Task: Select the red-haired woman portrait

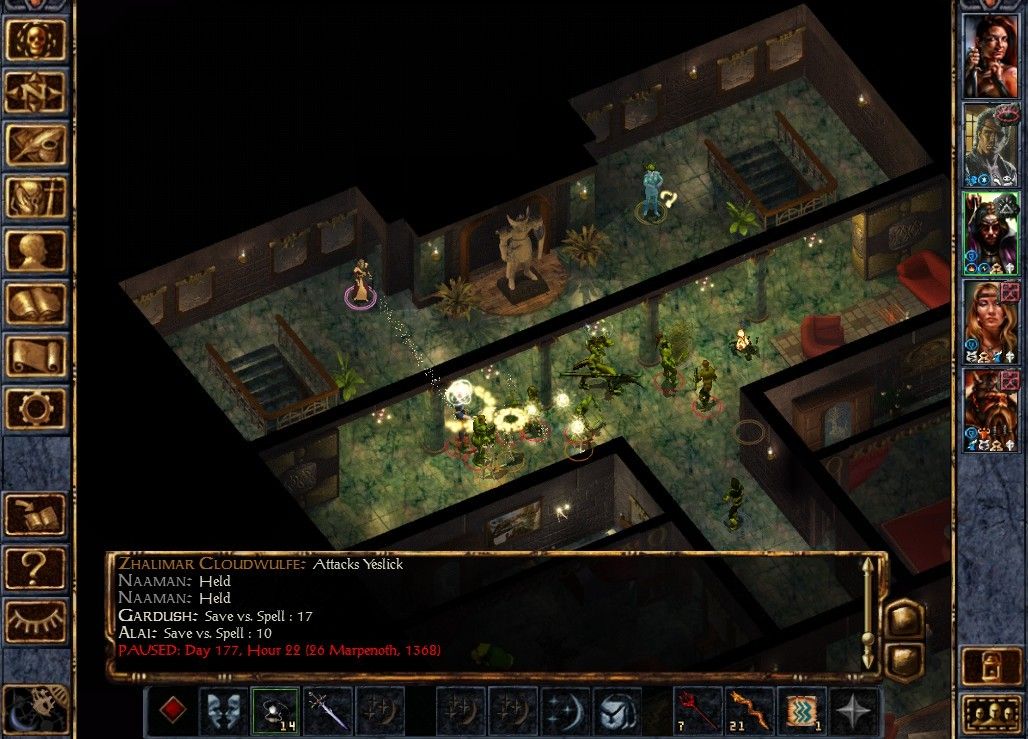Action: [990, 56]
